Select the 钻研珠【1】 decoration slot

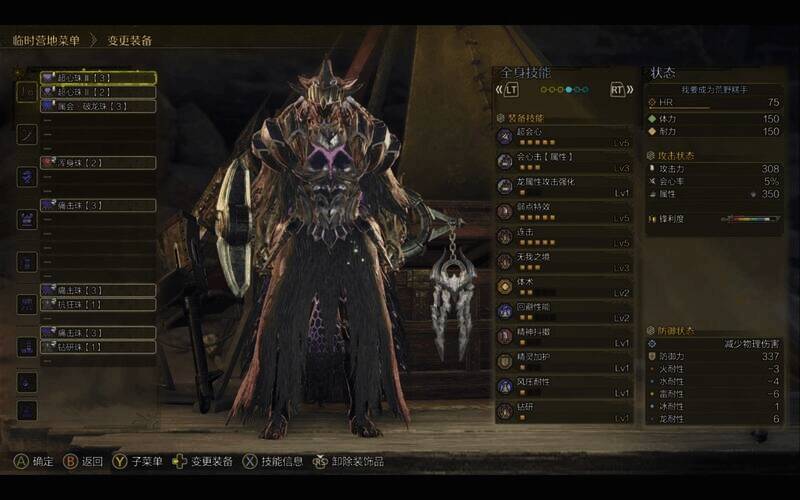(x=97, y=347)
